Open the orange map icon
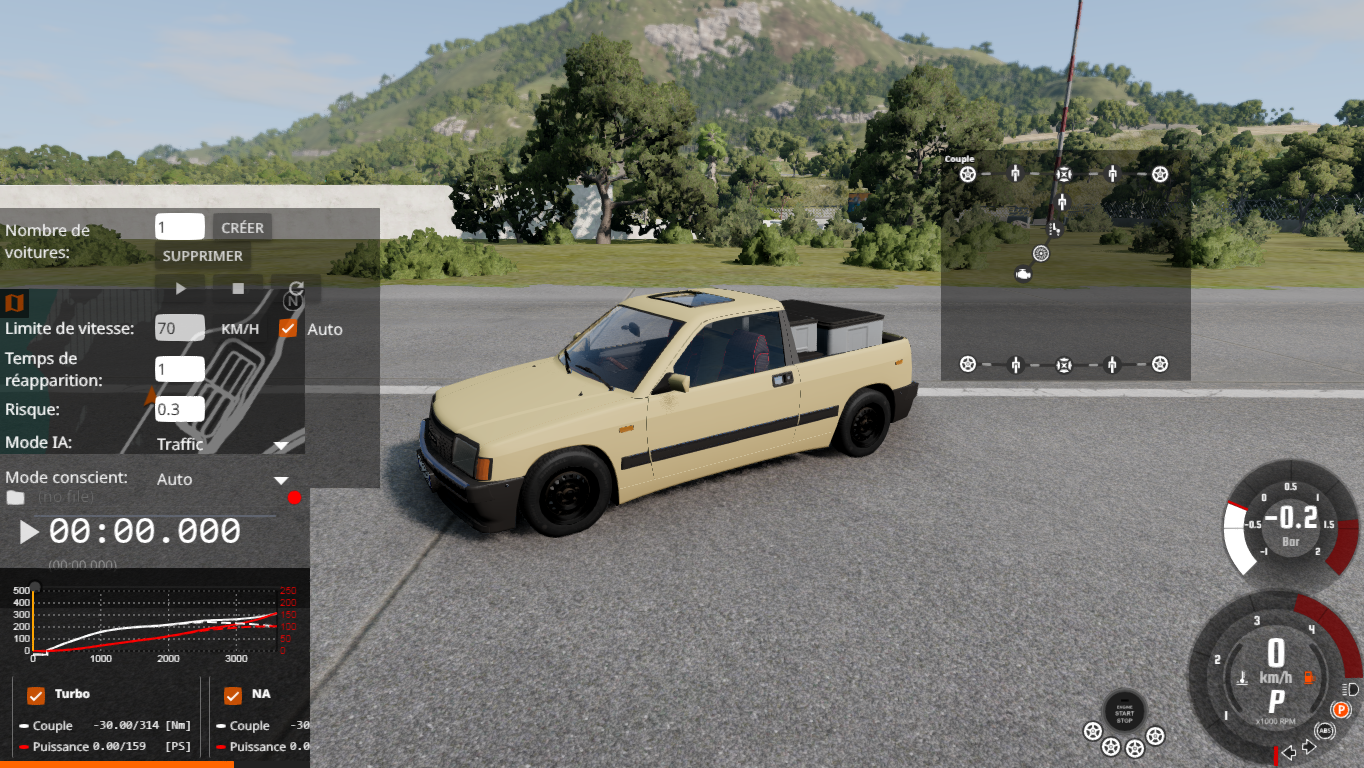 coord(15,302)
